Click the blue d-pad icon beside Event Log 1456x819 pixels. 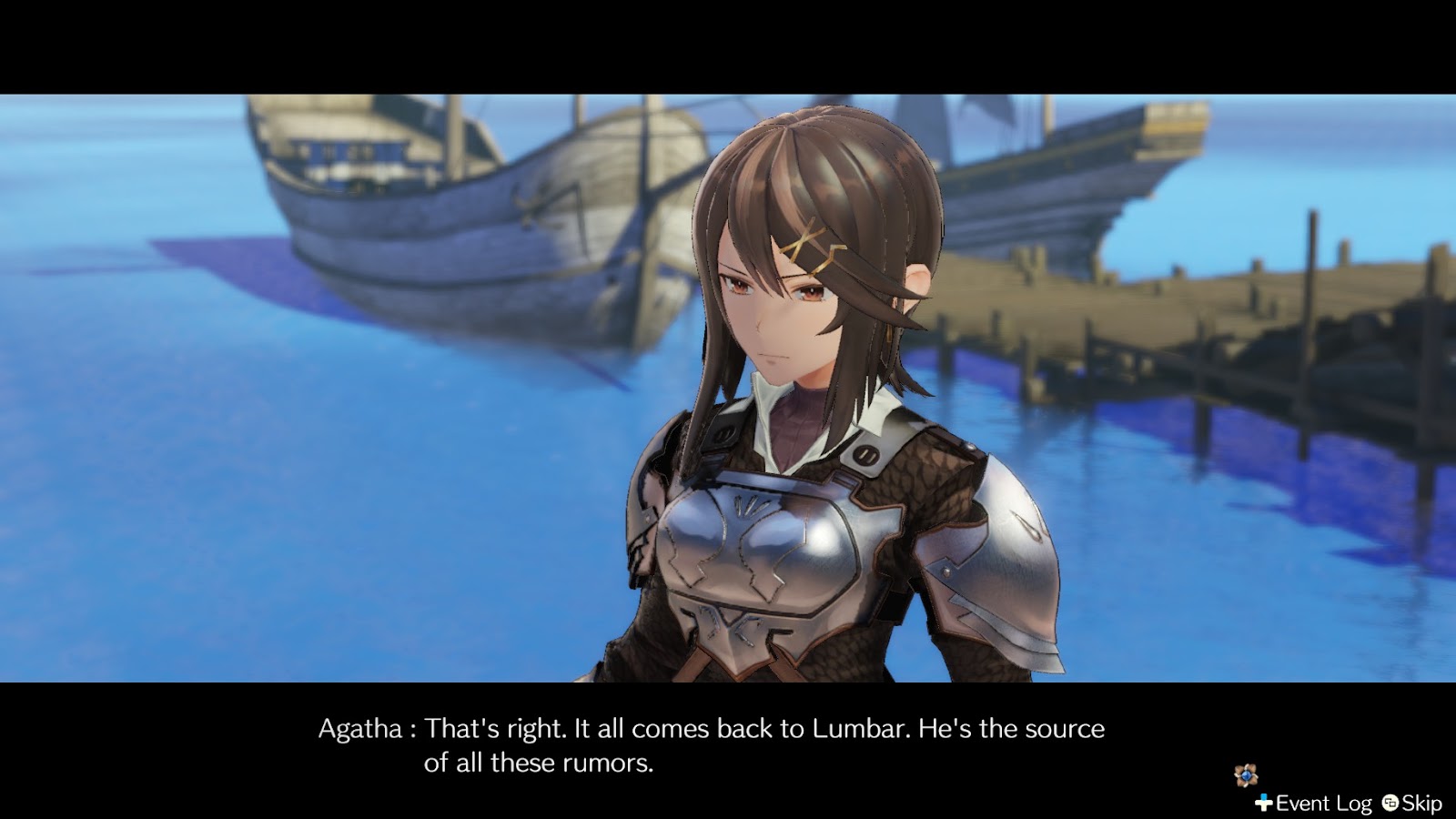pos(1264,803)
